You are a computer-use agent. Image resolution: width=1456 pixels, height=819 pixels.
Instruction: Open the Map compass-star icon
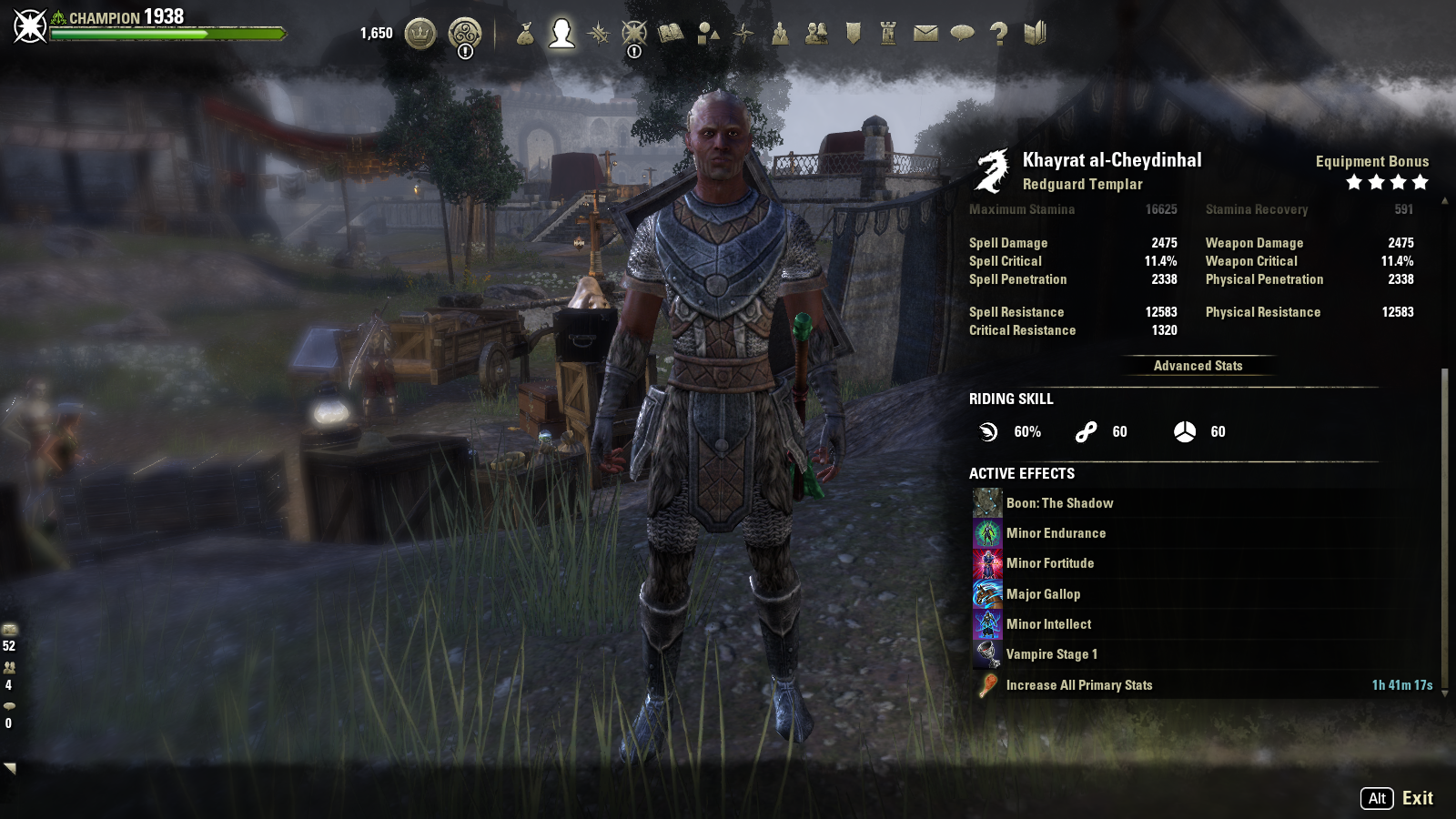point(743,34)
